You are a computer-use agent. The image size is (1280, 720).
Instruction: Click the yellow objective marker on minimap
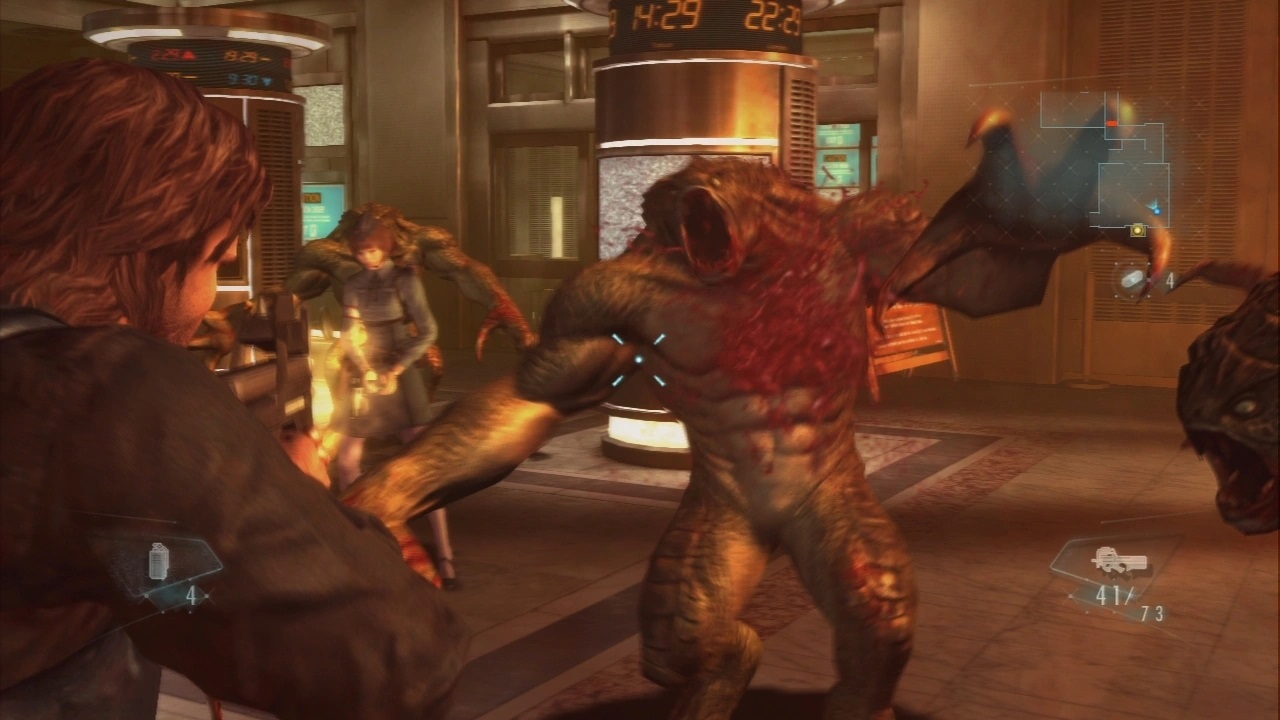click(x=1137, y=230)
